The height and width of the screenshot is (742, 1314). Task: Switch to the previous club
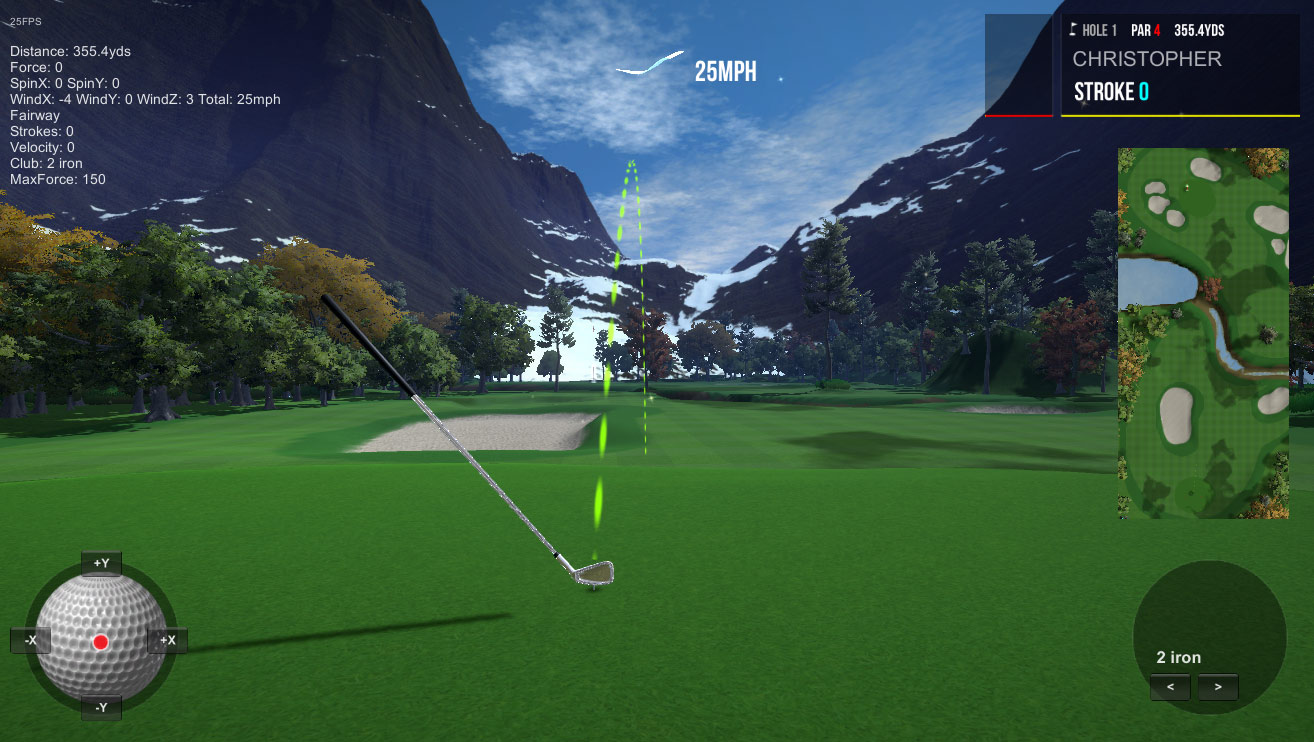[1170, 687]
